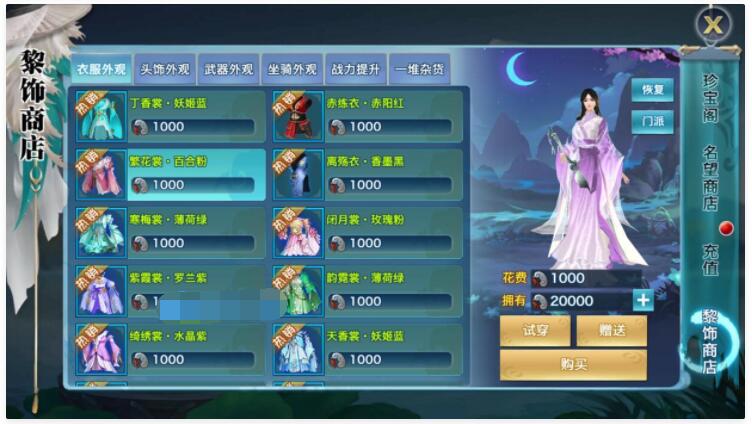Image resolution: width=752 pixels, height=424 pixels.
Task: Buy the outfit with 购买
Action: pos(573,364)
